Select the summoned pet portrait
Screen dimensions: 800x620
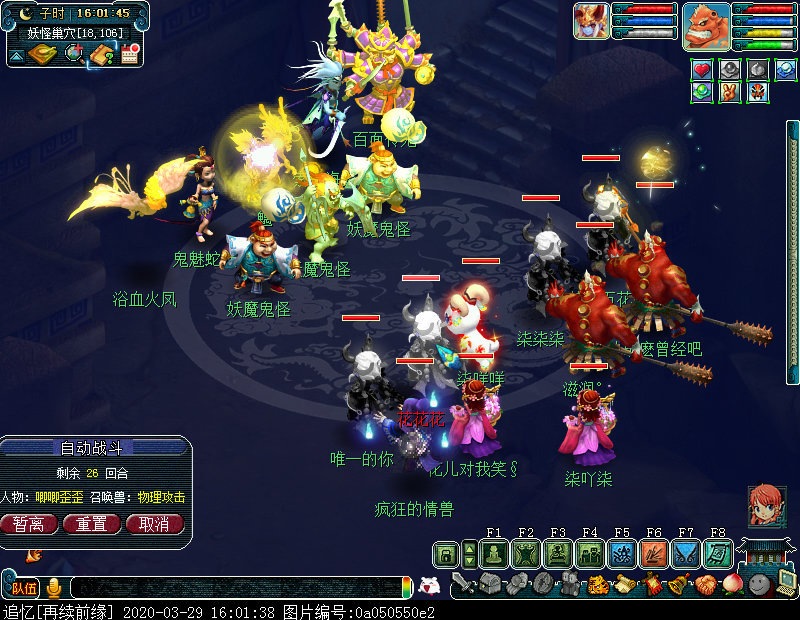point(591,21)
